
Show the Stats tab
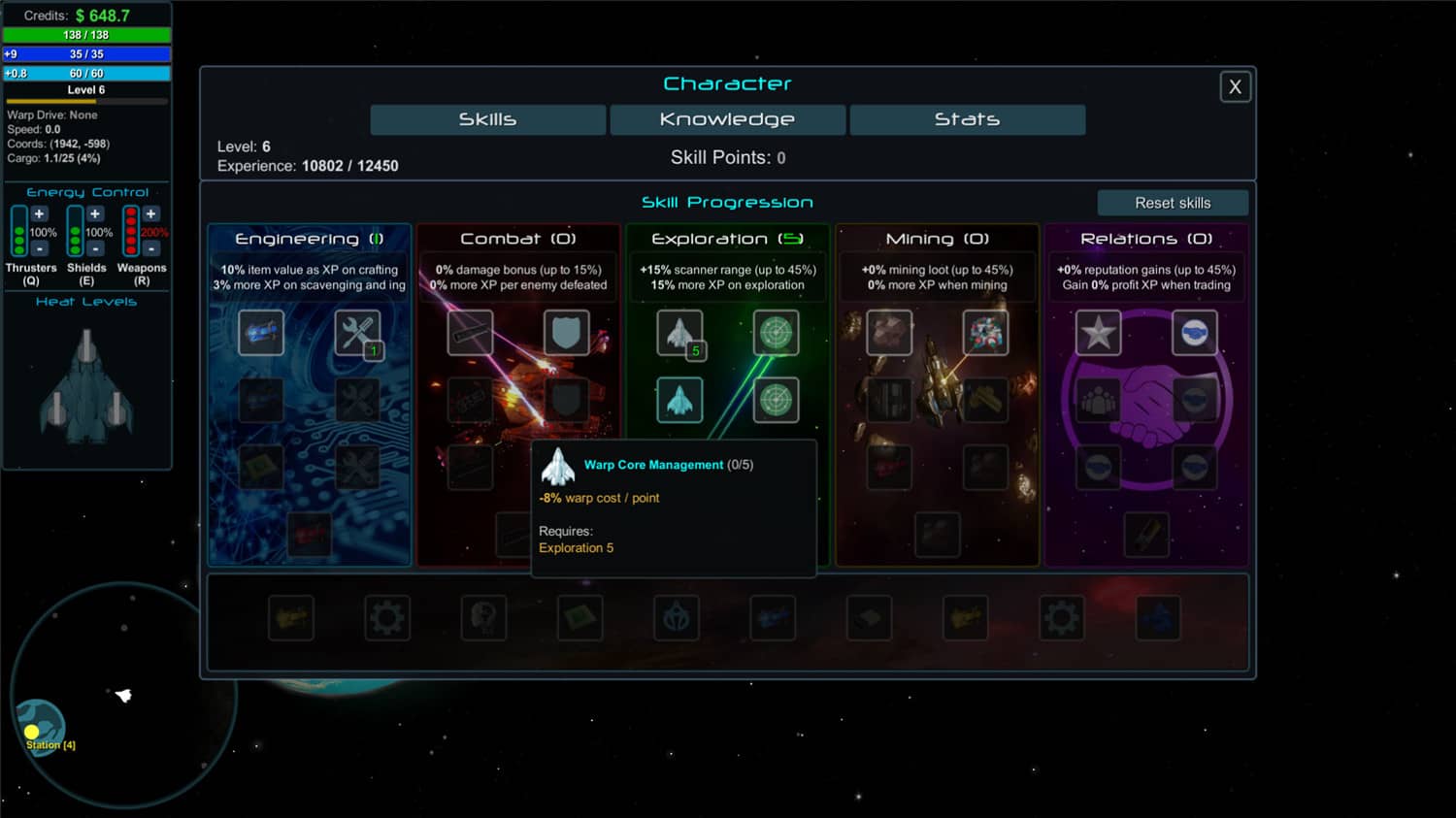[967, 119]
